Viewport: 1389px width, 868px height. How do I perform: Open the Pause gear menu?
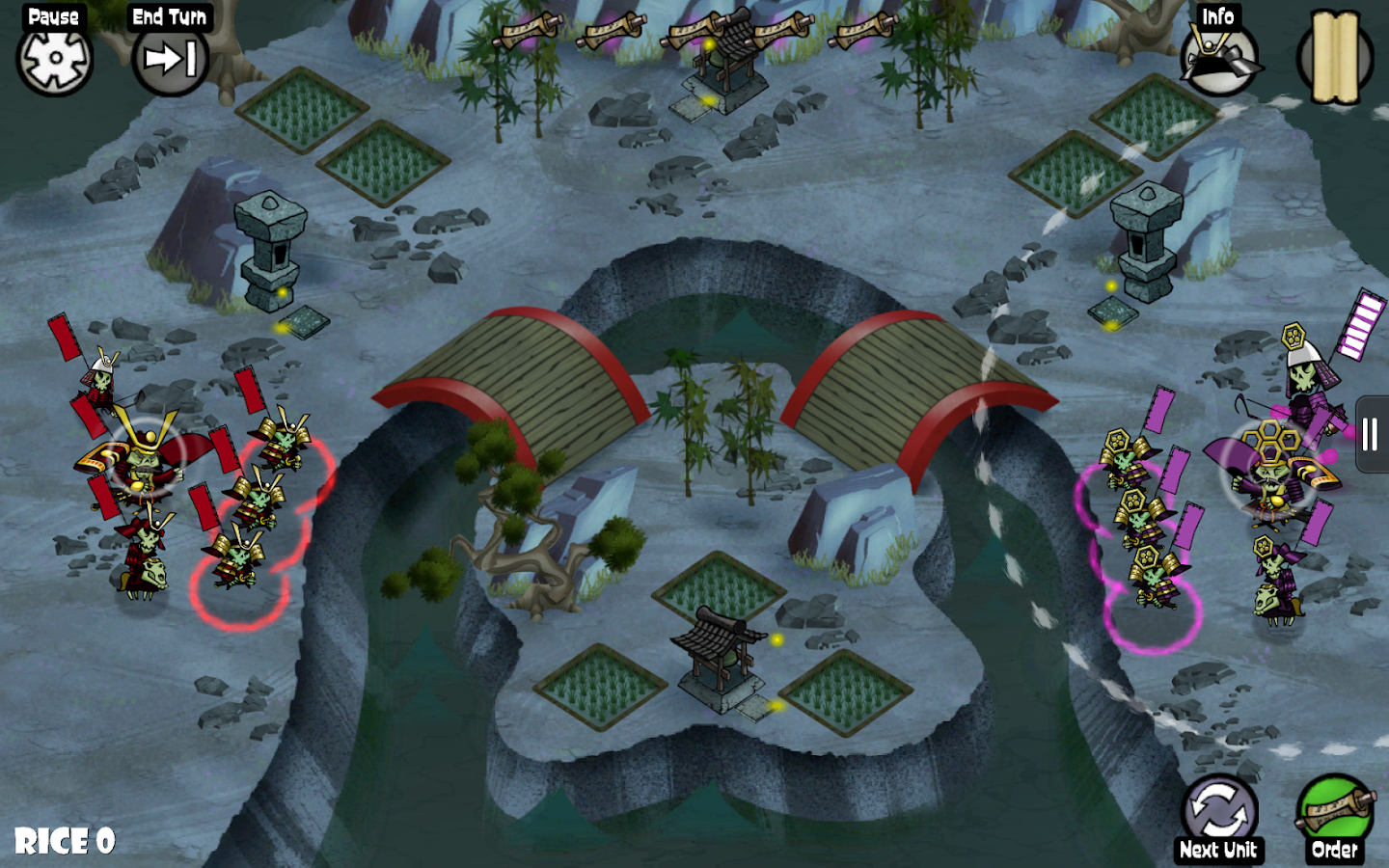coord(55,57)
